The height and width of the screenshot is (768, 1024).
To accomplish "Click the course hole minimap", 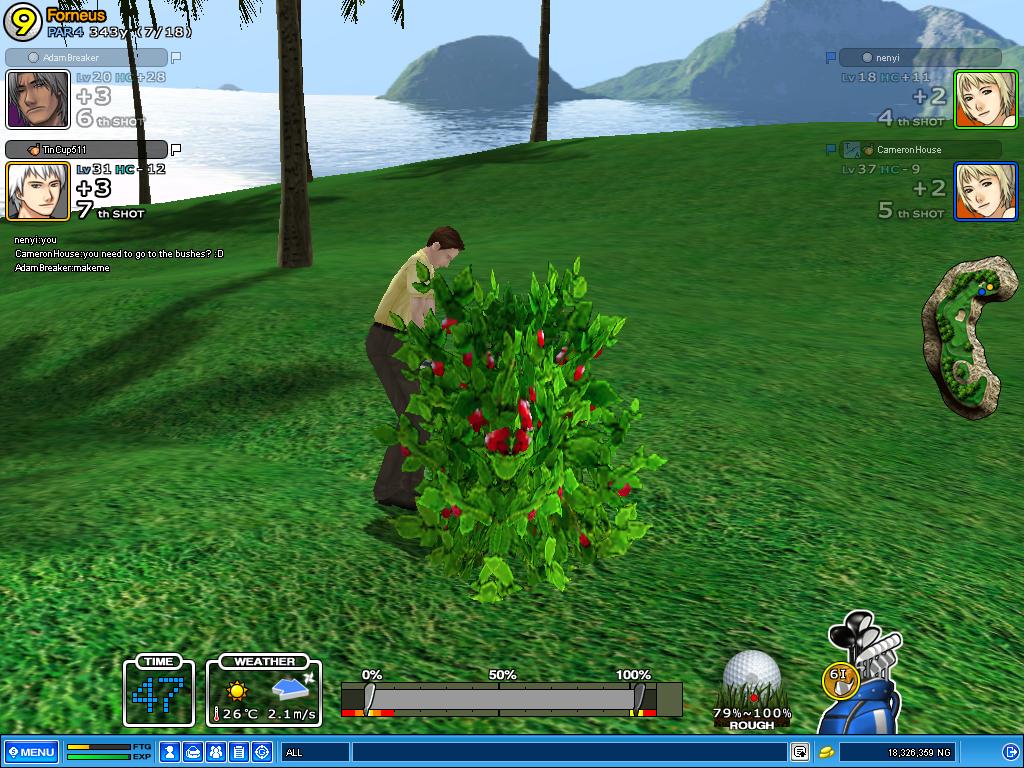I will pos(965,335).
